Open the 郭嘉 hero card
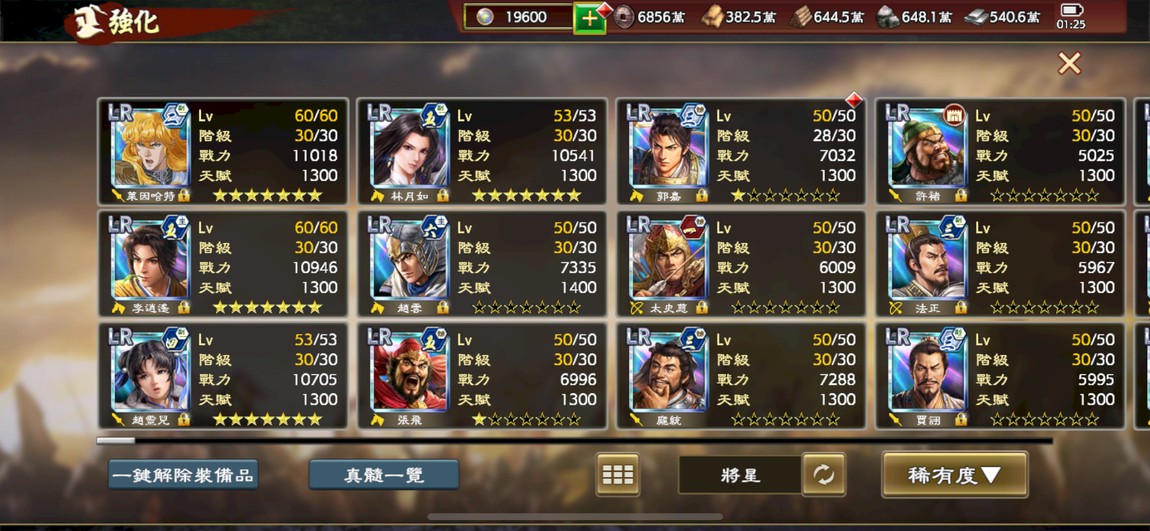The height and width of the screenshot is (531, 1150). click(741, 151)
